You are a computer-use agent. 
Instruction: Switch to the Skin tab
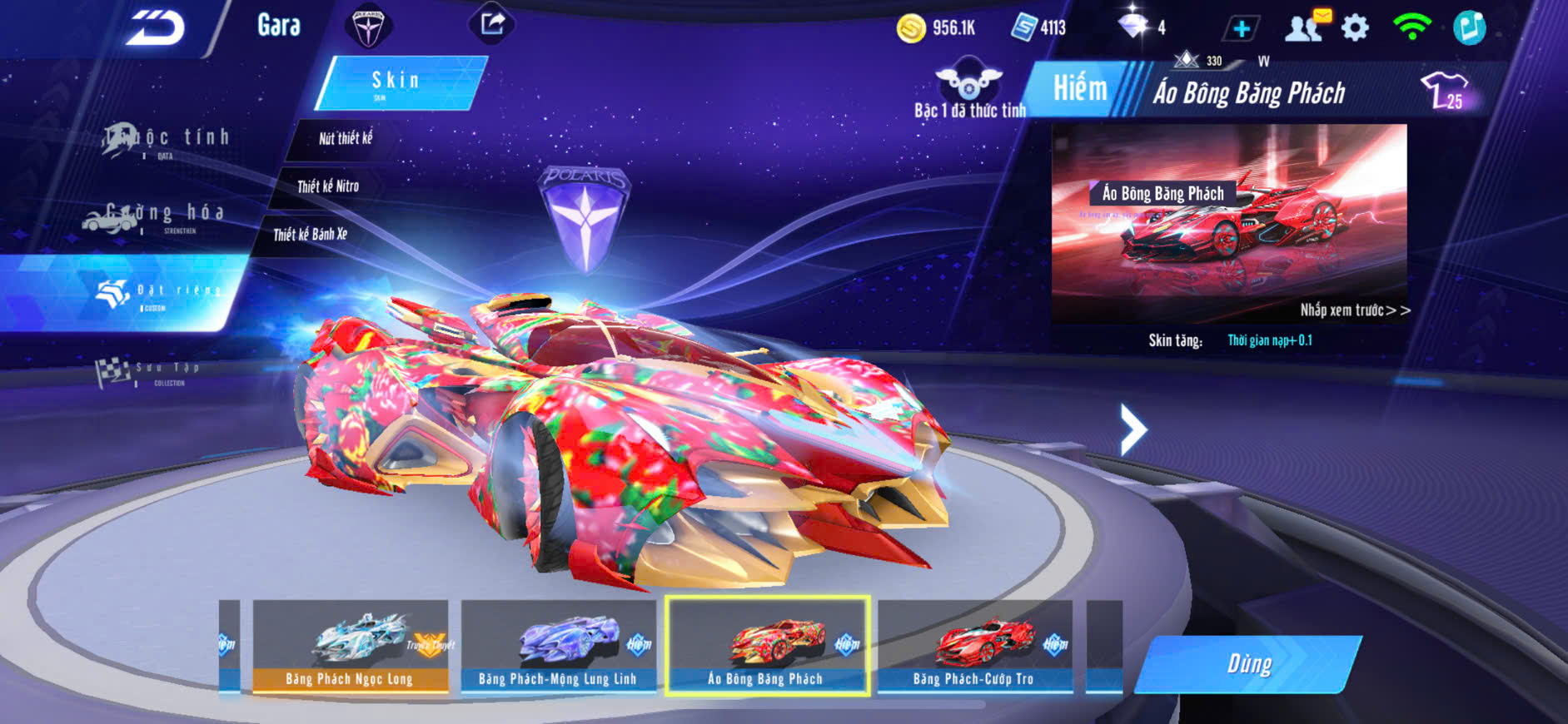coord(398,82)
